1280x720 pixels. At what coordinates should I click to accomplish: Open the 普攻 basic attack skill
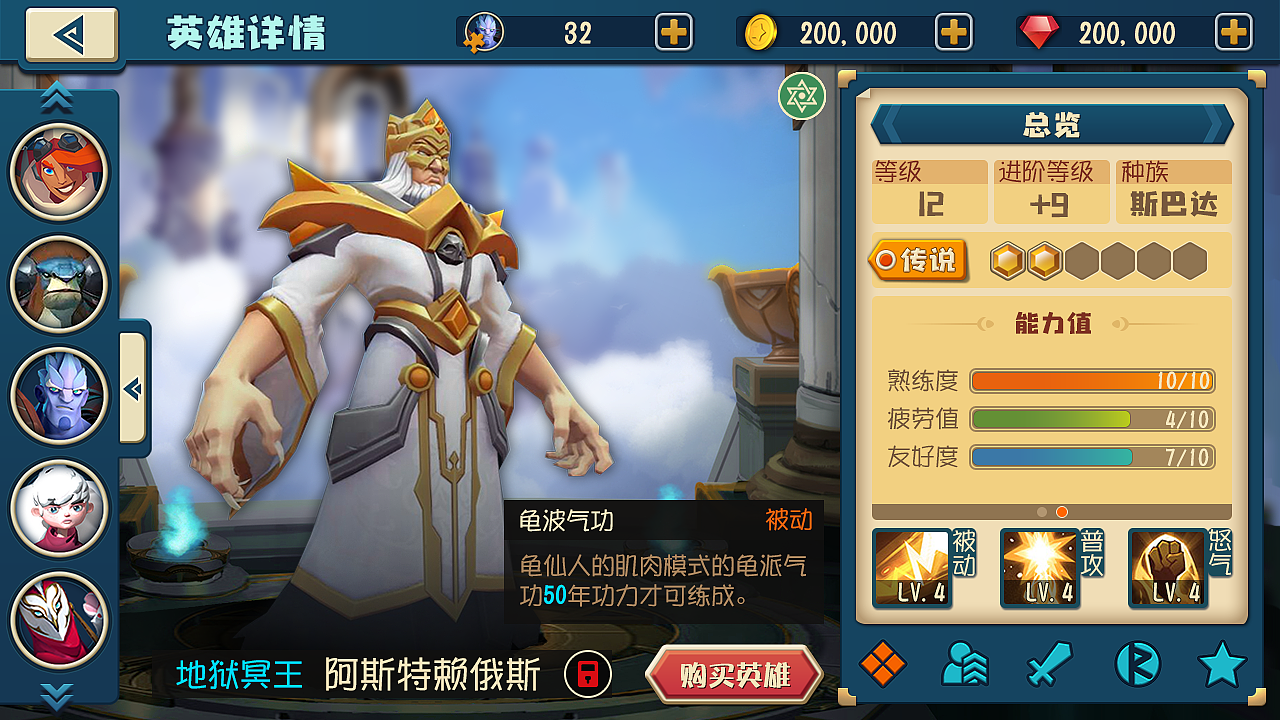tap(1039, 567)
